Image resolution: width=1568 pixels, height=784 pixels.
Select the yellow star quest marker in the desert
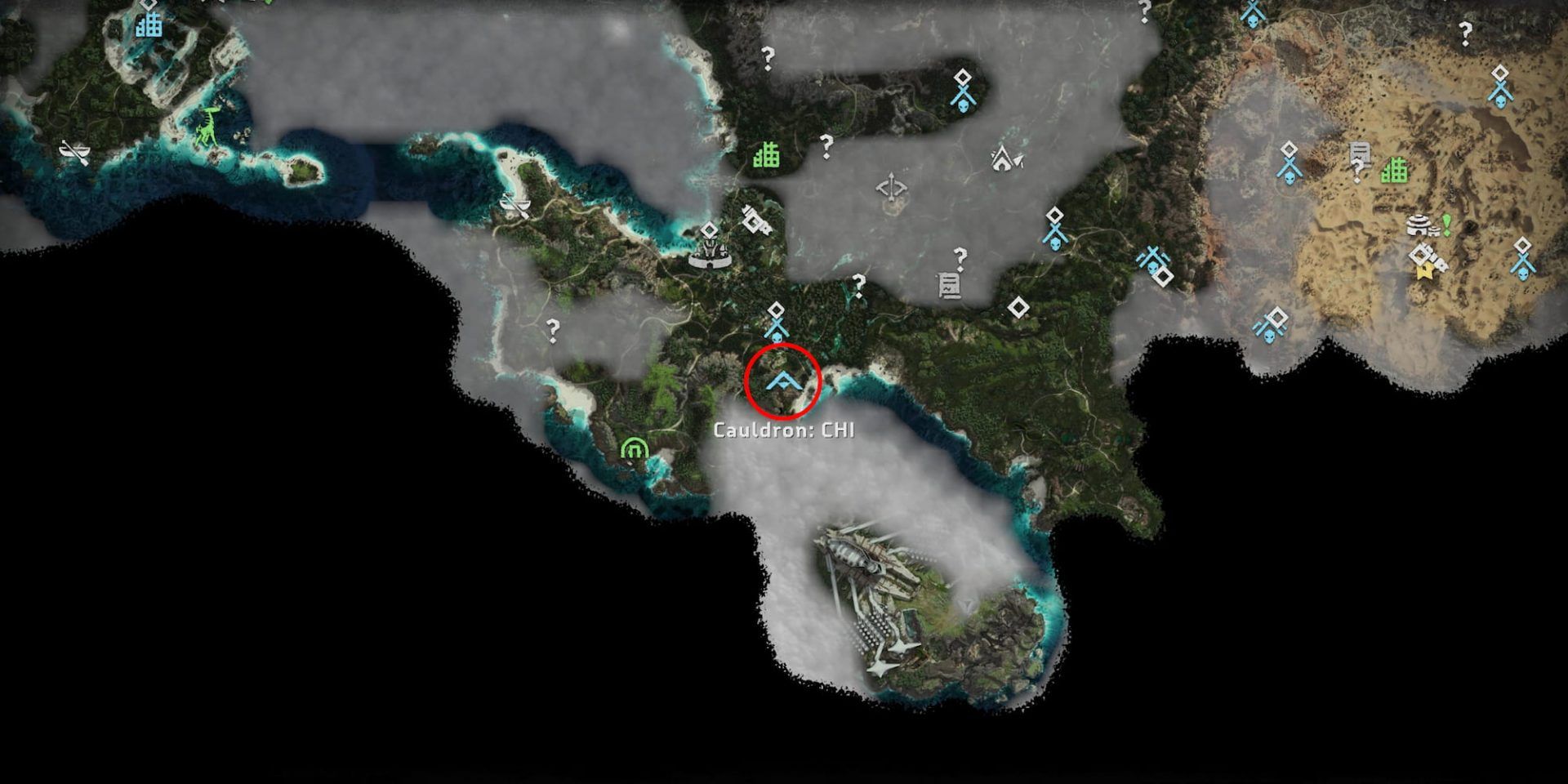point(1425,270)
